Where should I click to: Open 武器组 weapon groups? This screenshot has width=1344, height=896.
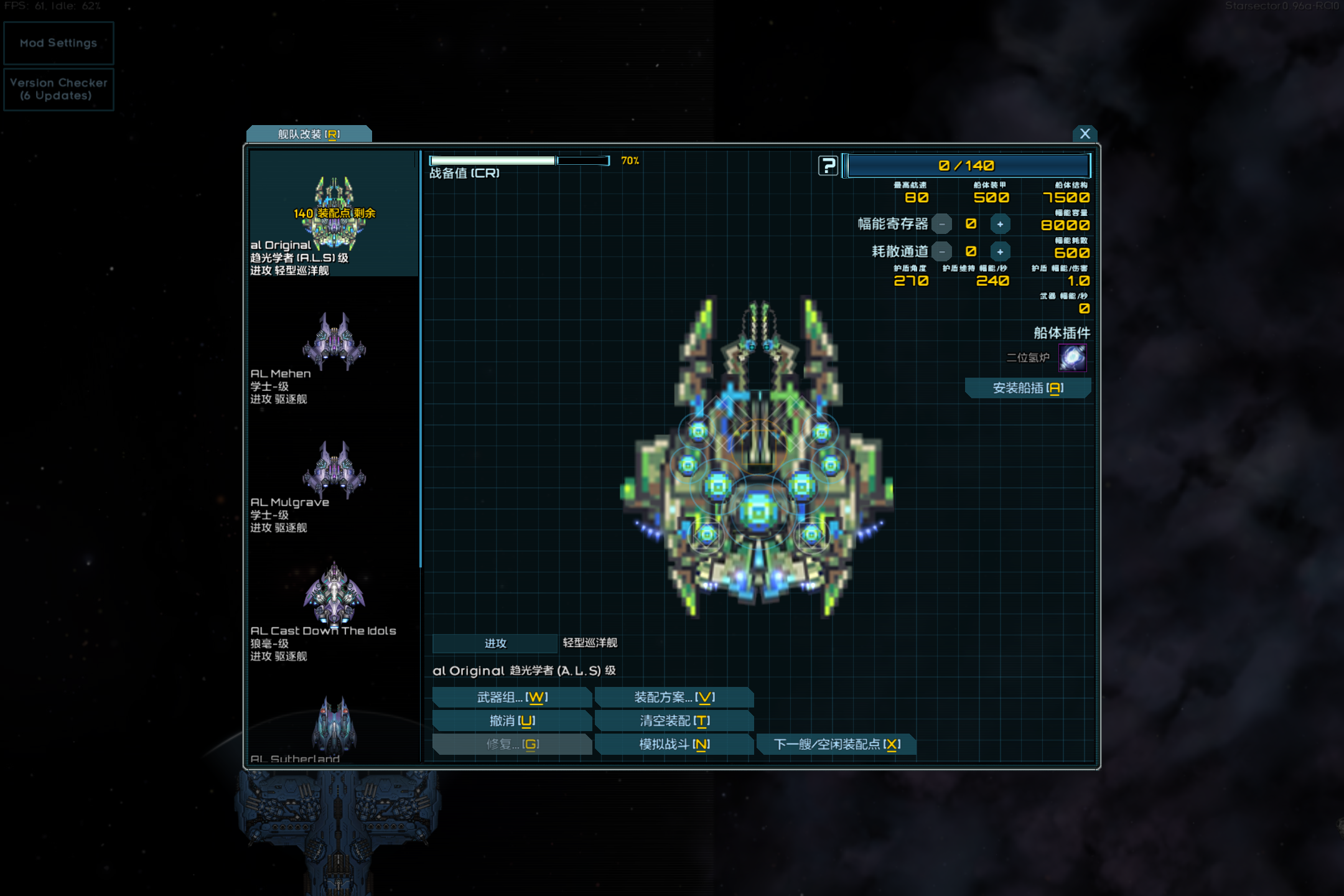pos(511,698)
